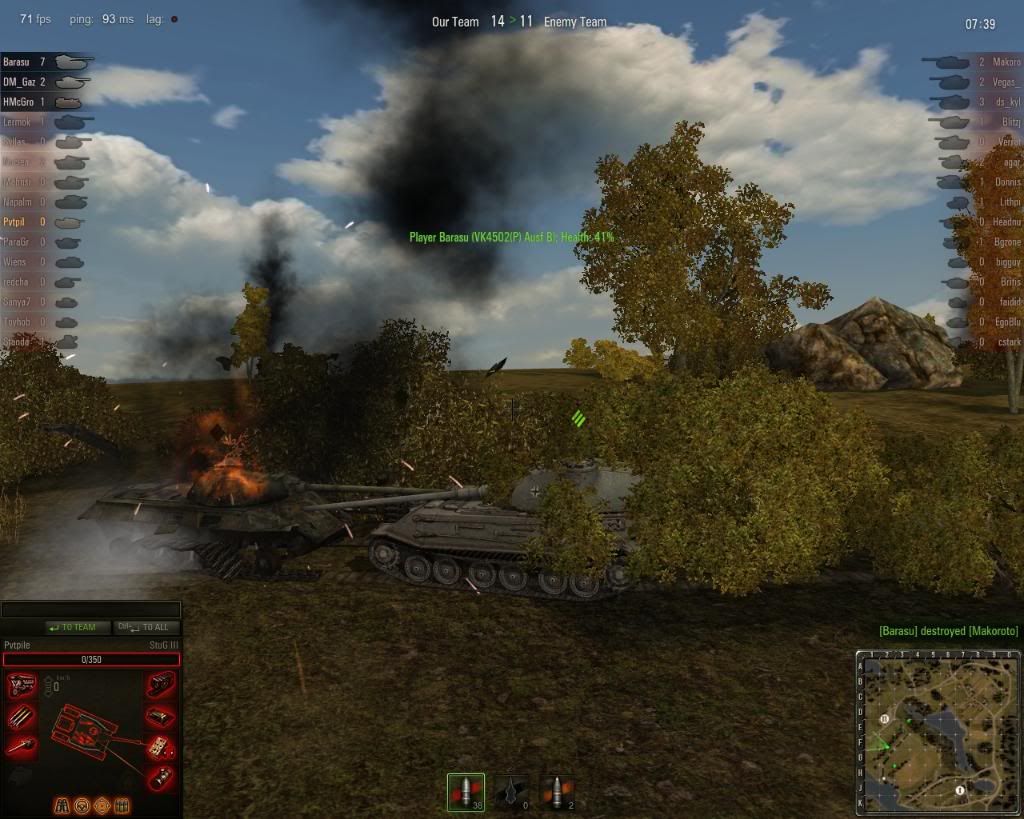Select the middle ammo slot showing zero shells
Screen dimensions: 1024x819
(x=511, y=792)
